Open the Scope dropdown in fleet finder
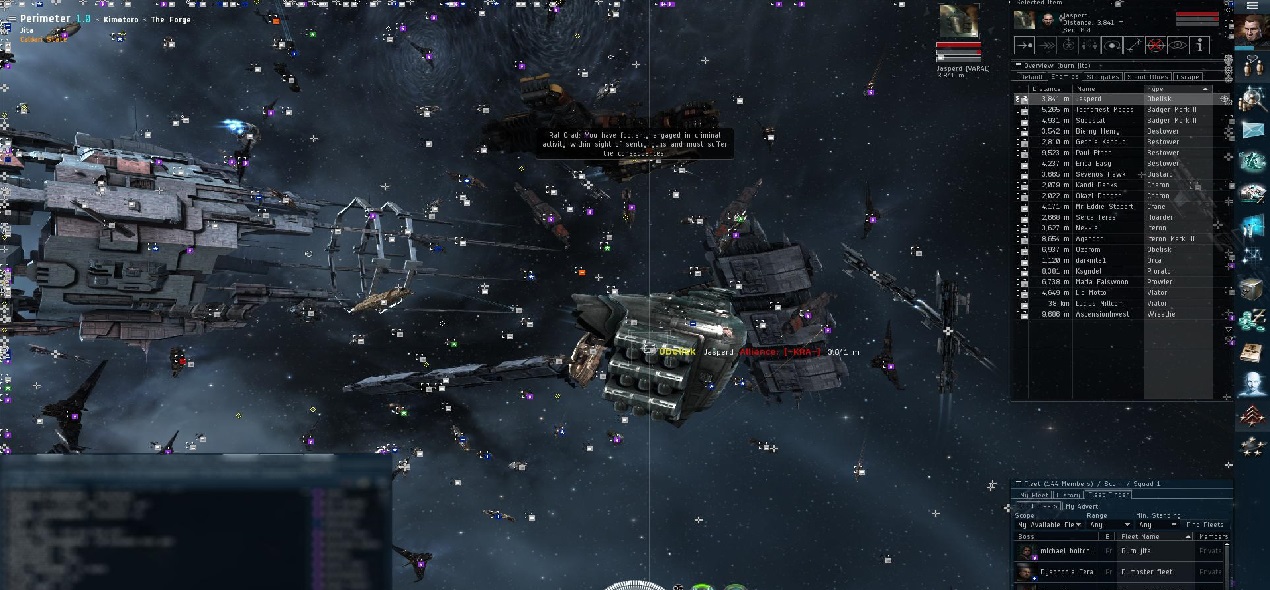Screen dimensions: 1270x590 click(1047, 525)
